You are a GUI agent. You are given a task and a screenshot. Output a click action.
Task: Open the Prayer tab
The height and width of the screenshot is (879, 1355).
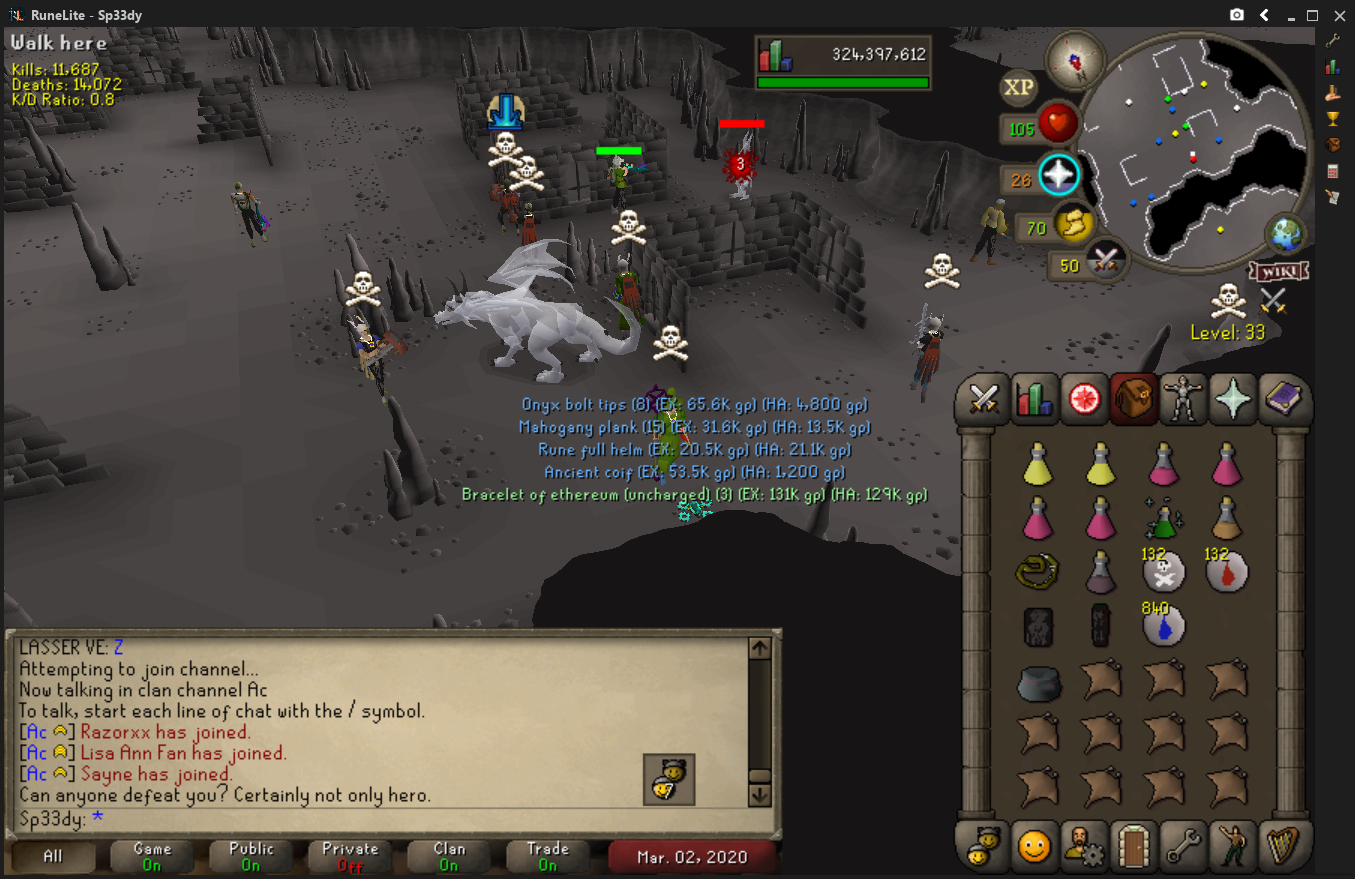click(x=1233, y=400)
